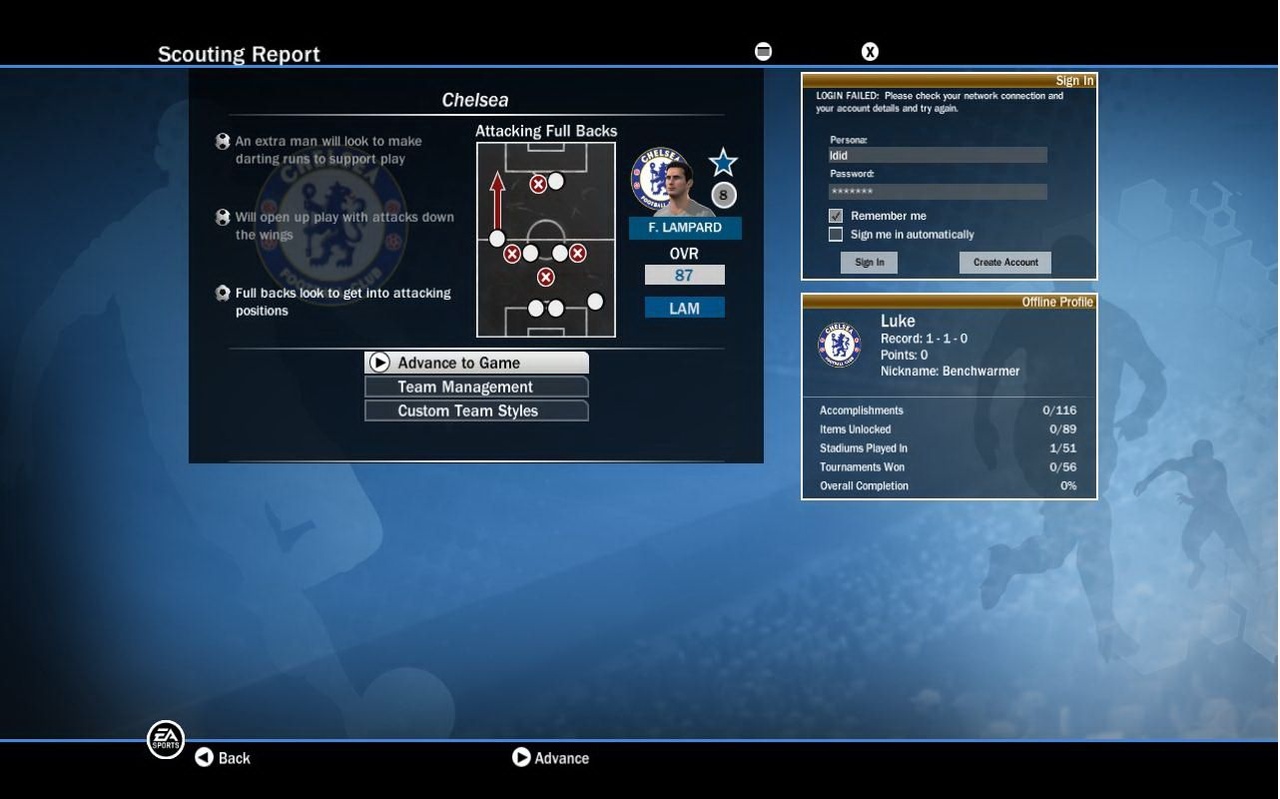
Task: Click the EA Sports logo
Action: pos(165,740)
